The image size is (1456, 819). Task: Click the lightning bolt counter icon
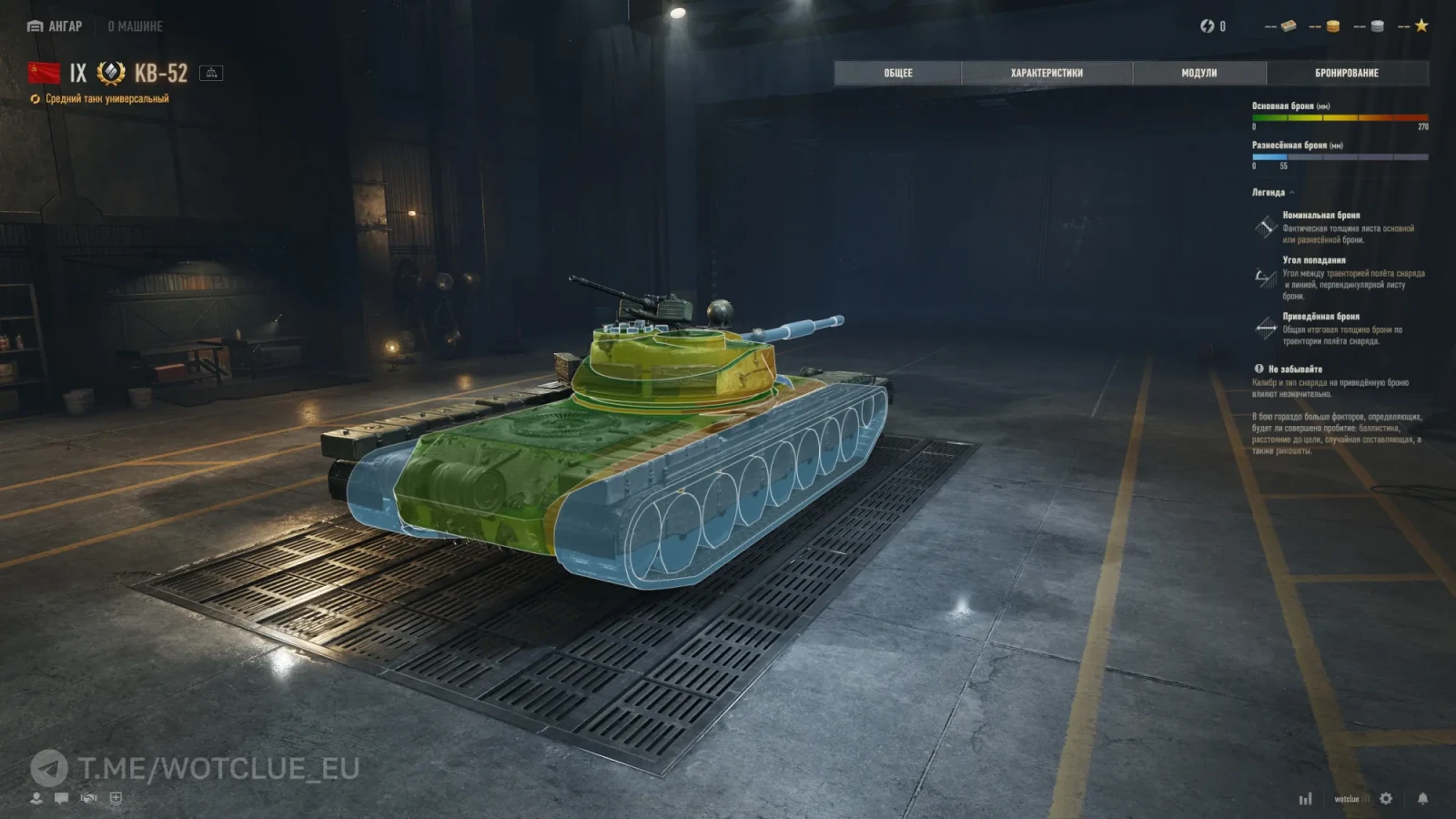1208,26
